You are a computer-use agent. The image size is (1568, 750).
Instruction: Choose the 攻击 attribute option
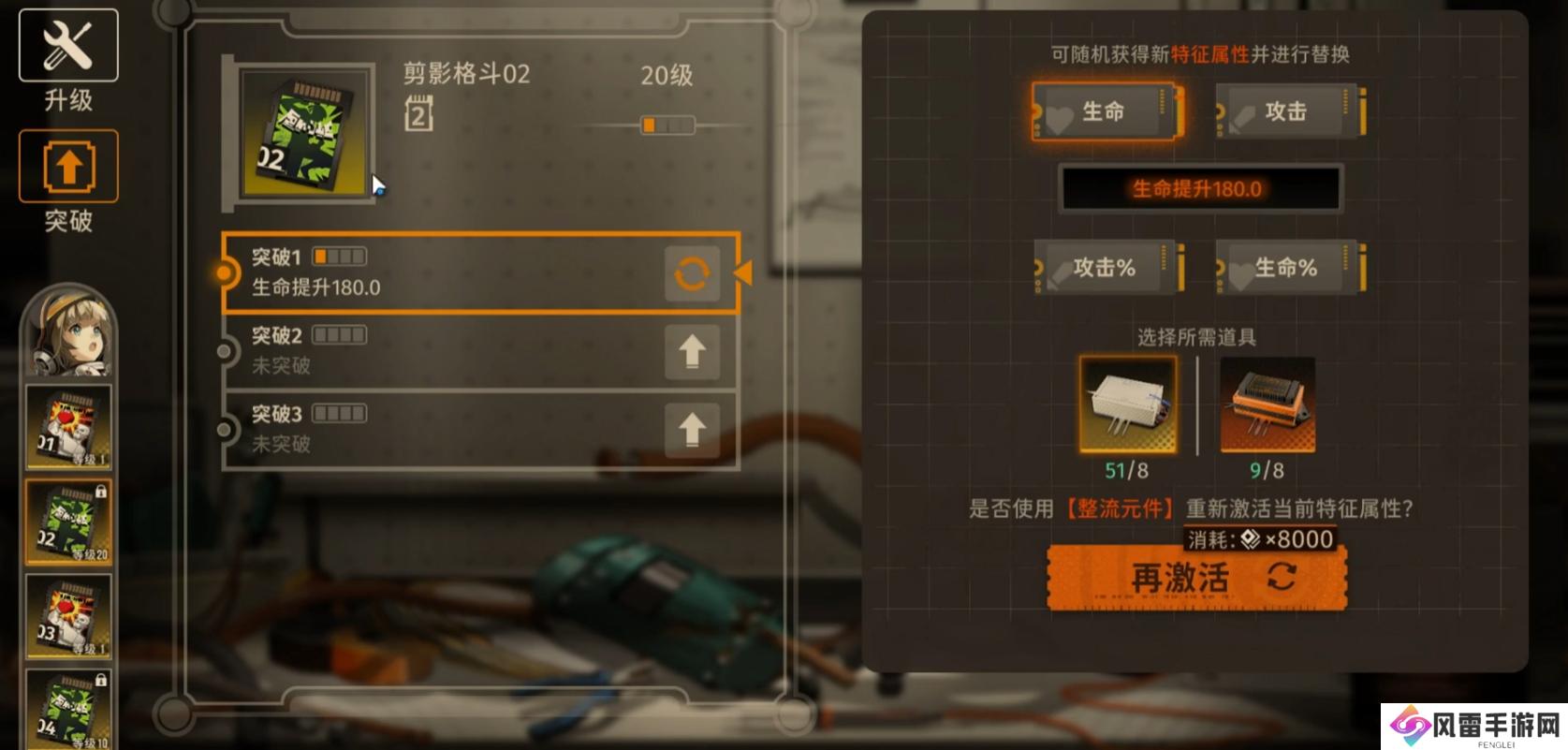pyautogui.click(x=1289, y=112)
